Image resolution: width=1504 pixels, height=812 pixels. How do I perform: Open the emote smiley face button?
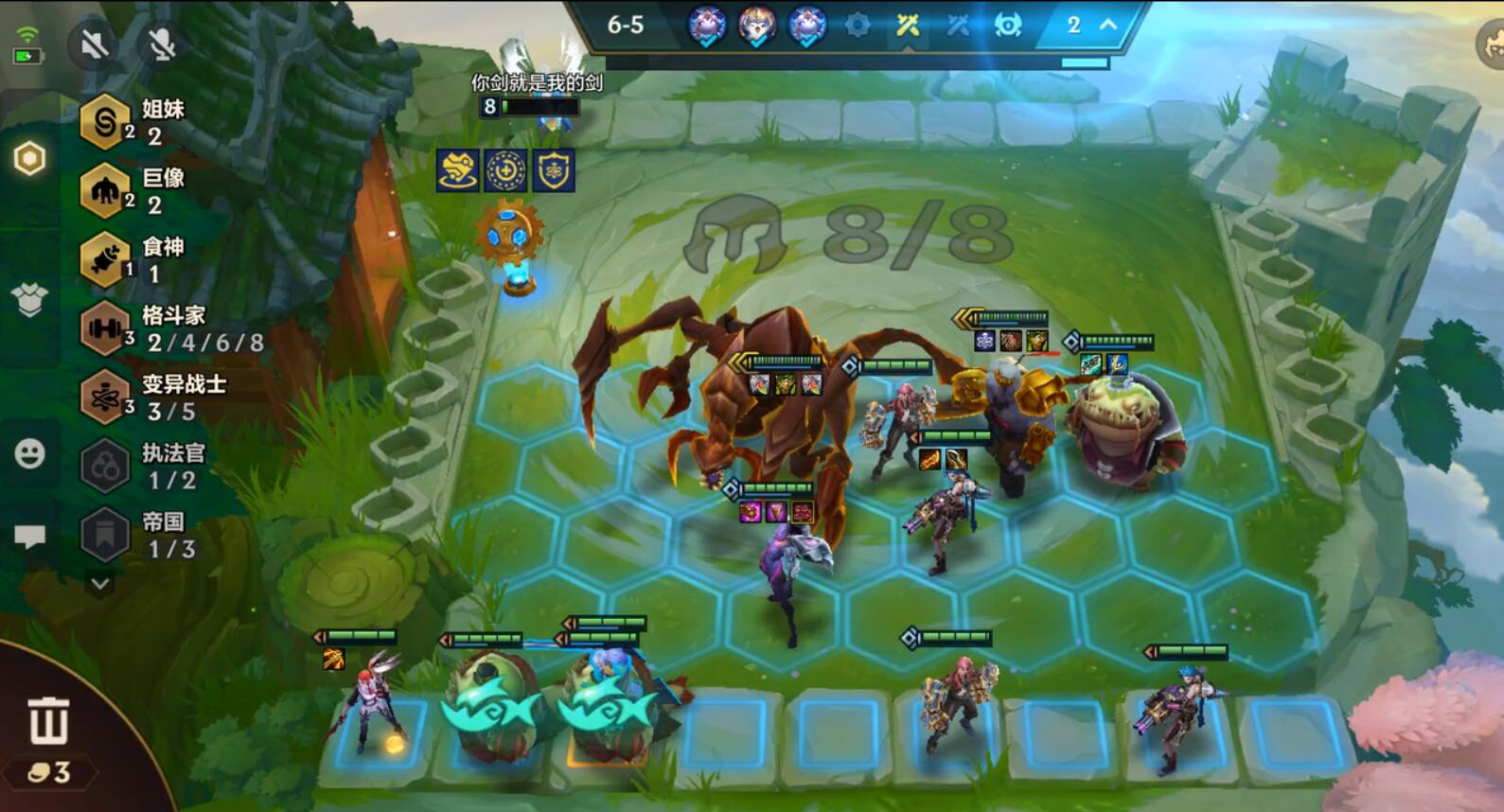pyautogui.click(x=30, y=454)
